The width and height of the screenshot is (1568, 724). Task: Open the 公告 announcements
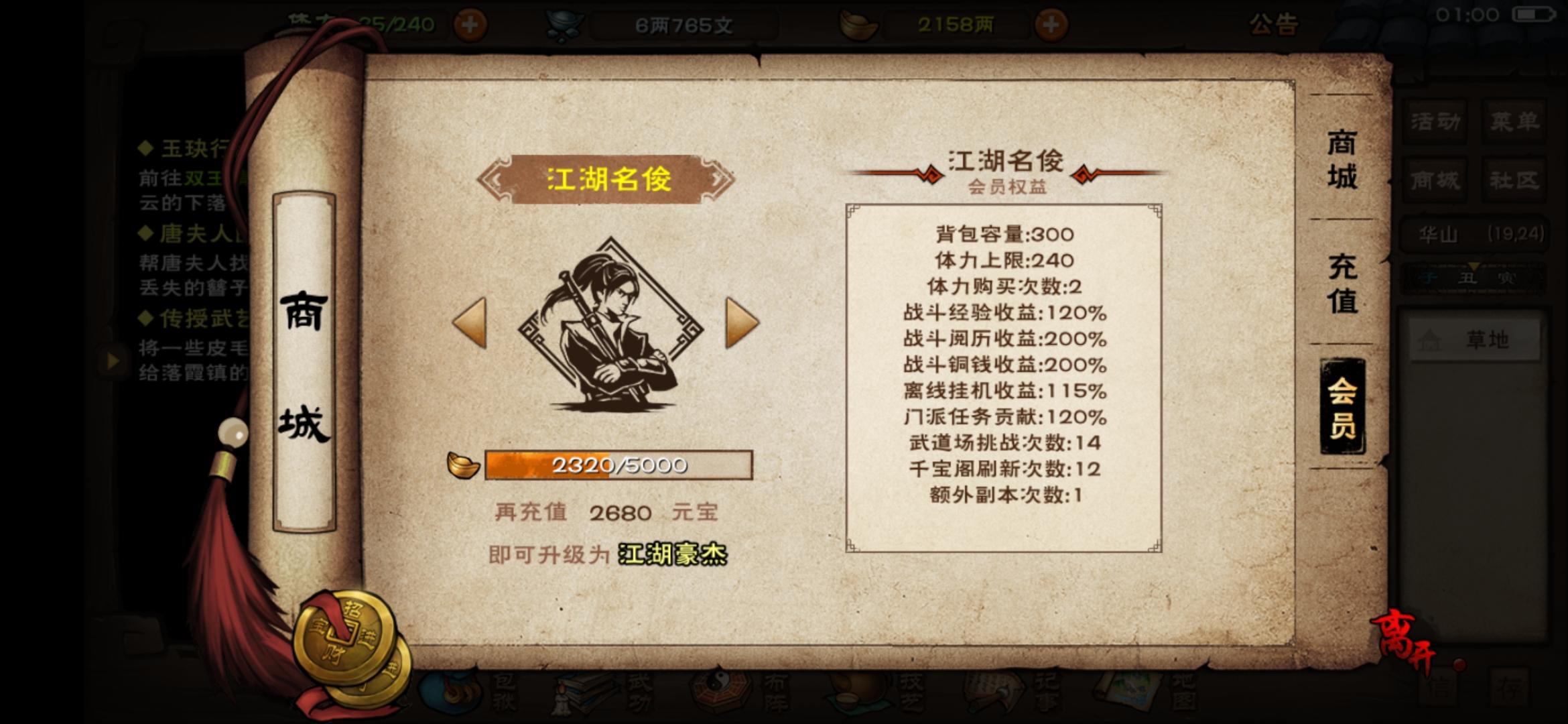[x=1272, y=25]
